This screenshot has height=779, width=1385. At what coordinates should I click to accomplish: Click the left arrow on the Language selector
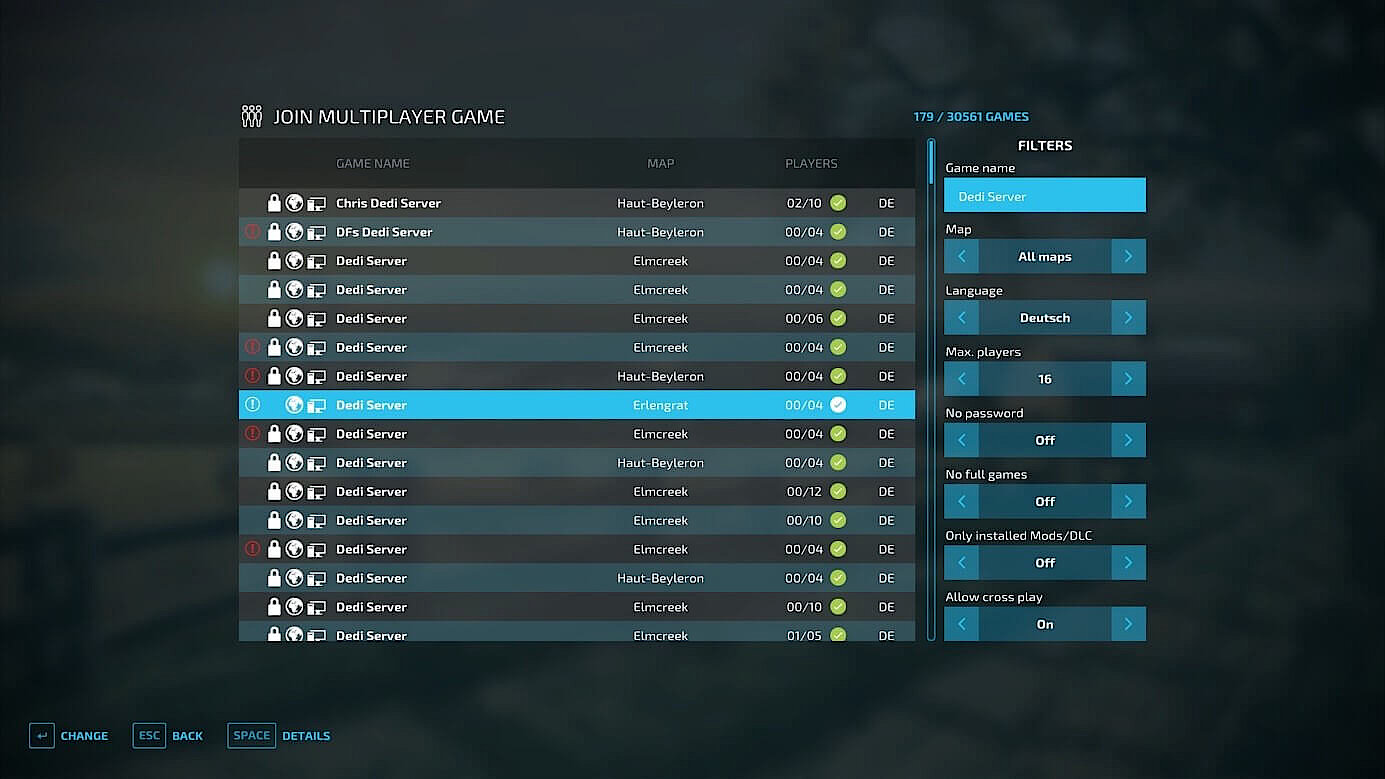(x=961, y=317)
